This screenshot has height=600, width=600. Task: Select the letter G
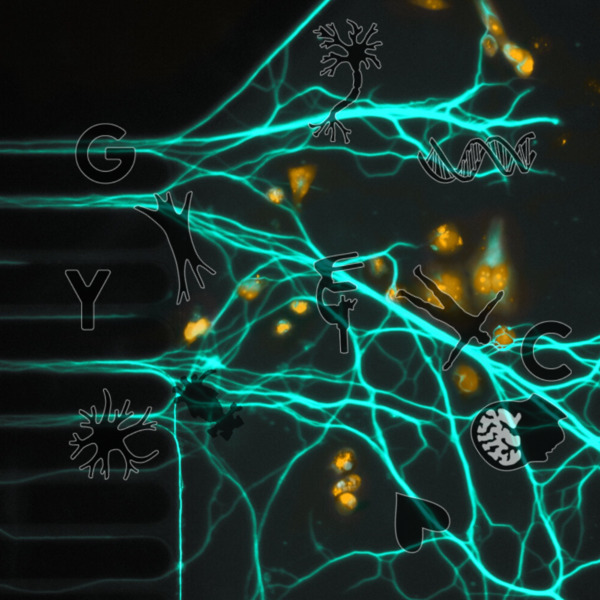tap(105, 154)
